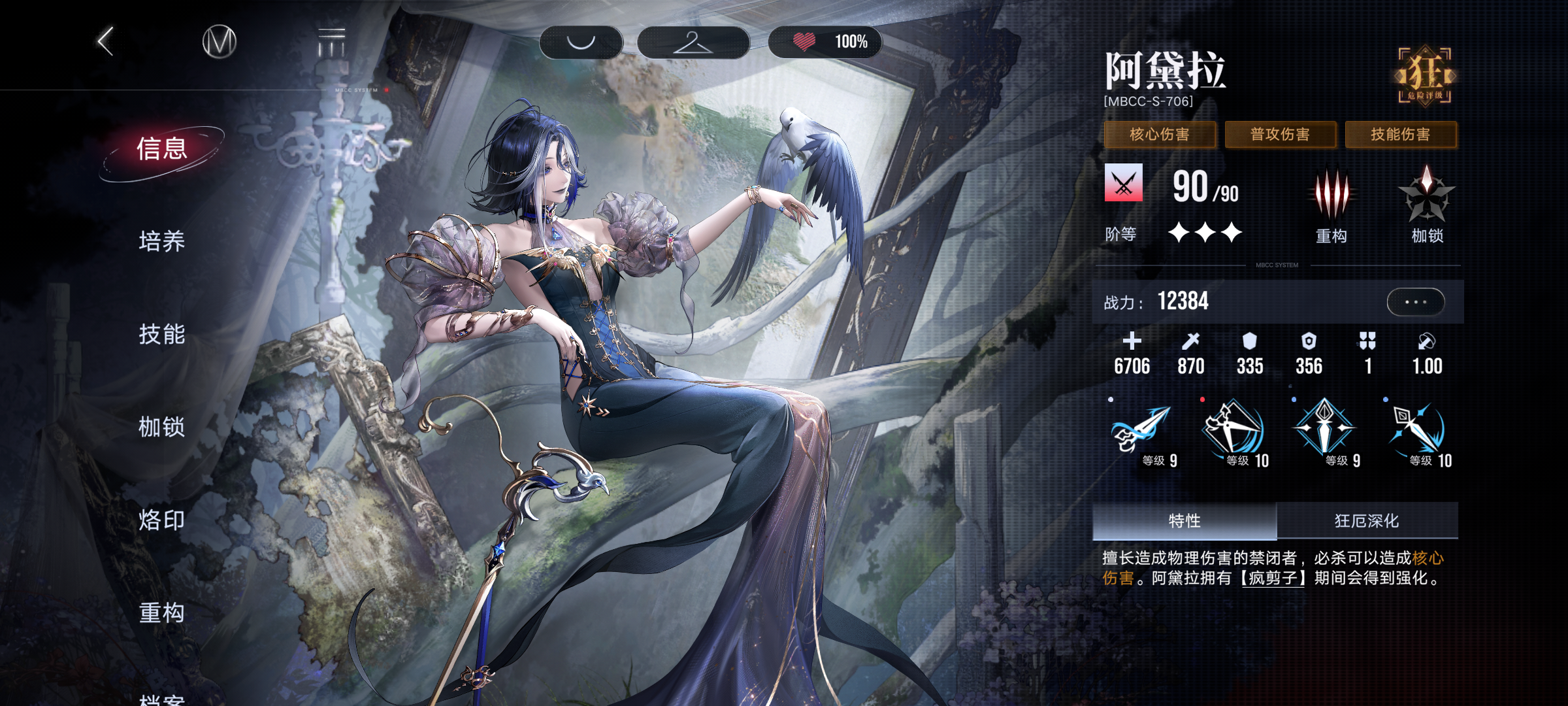This screenshot has width=1568, height=706.
Task: Open the underlined 疯剪子 keyword link
Action: pos(1273,579)
